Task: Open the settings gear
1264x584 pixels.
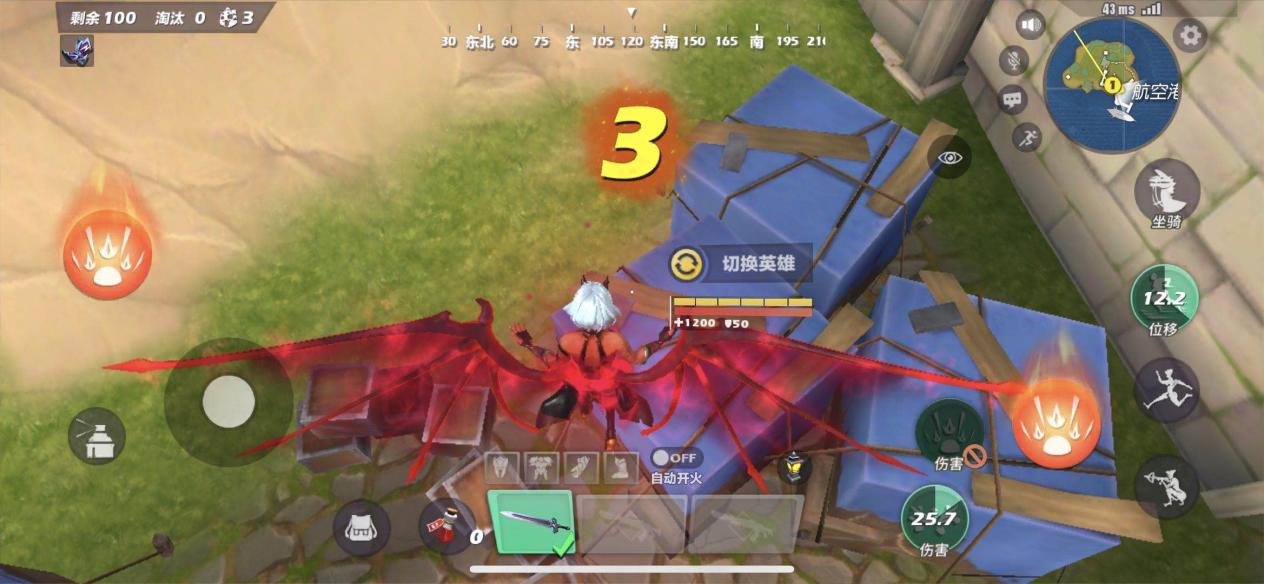Action: pos(1190,37)
